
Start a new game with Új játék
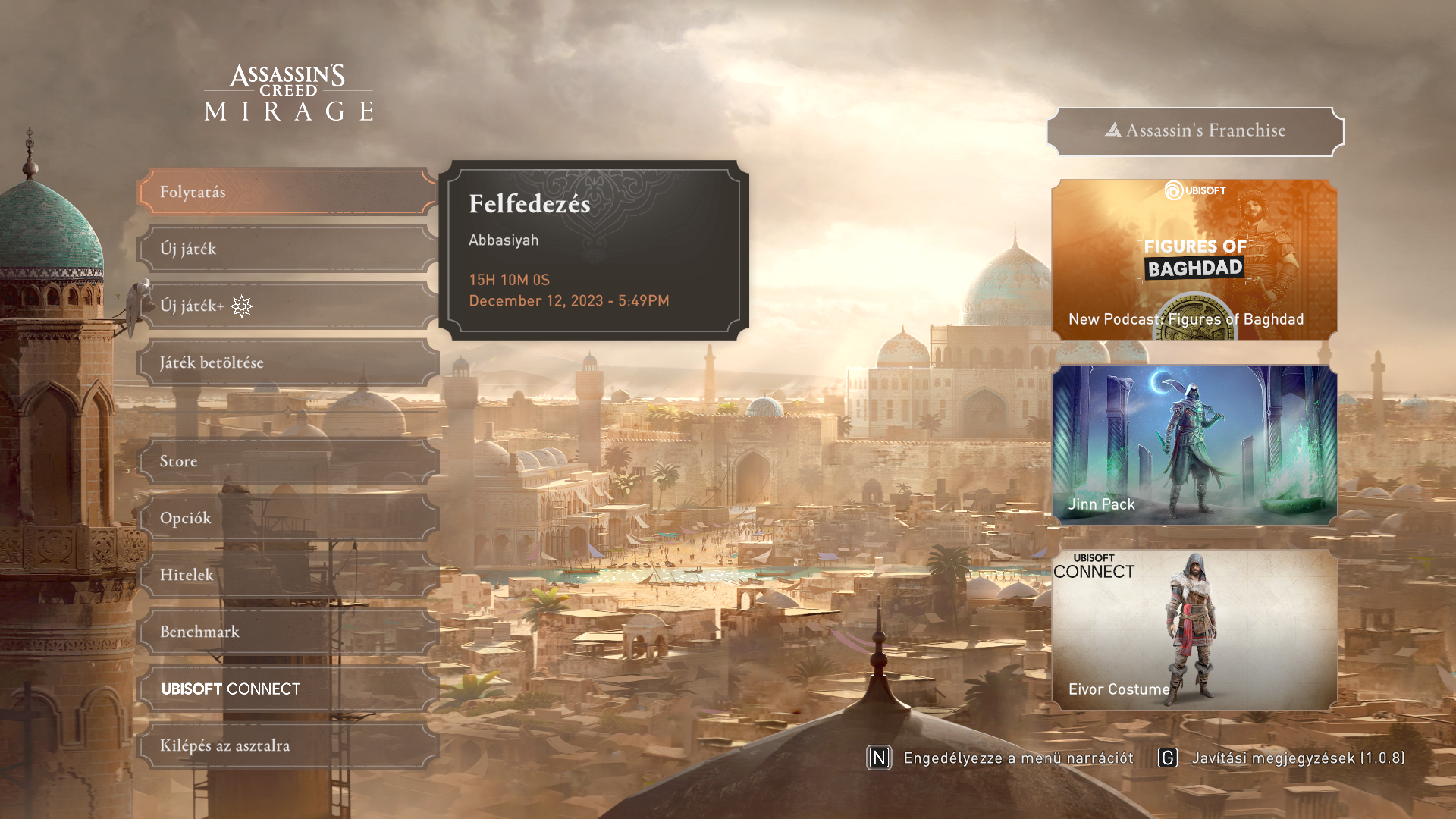click(x=287, y=249)
